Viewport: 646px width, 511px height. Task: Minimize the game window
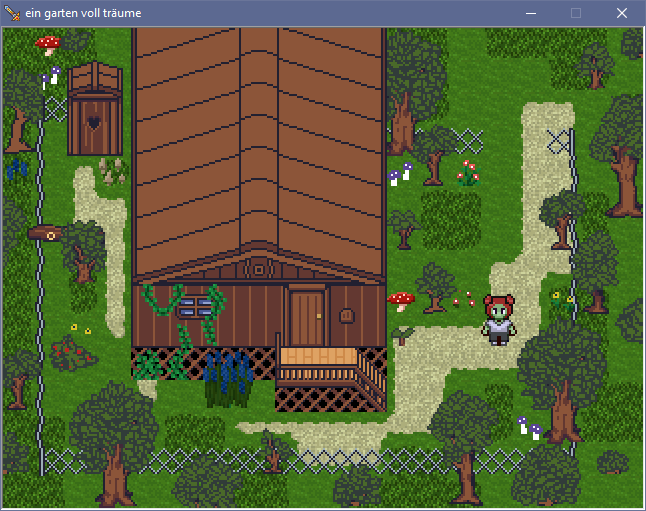click(529, 13)
